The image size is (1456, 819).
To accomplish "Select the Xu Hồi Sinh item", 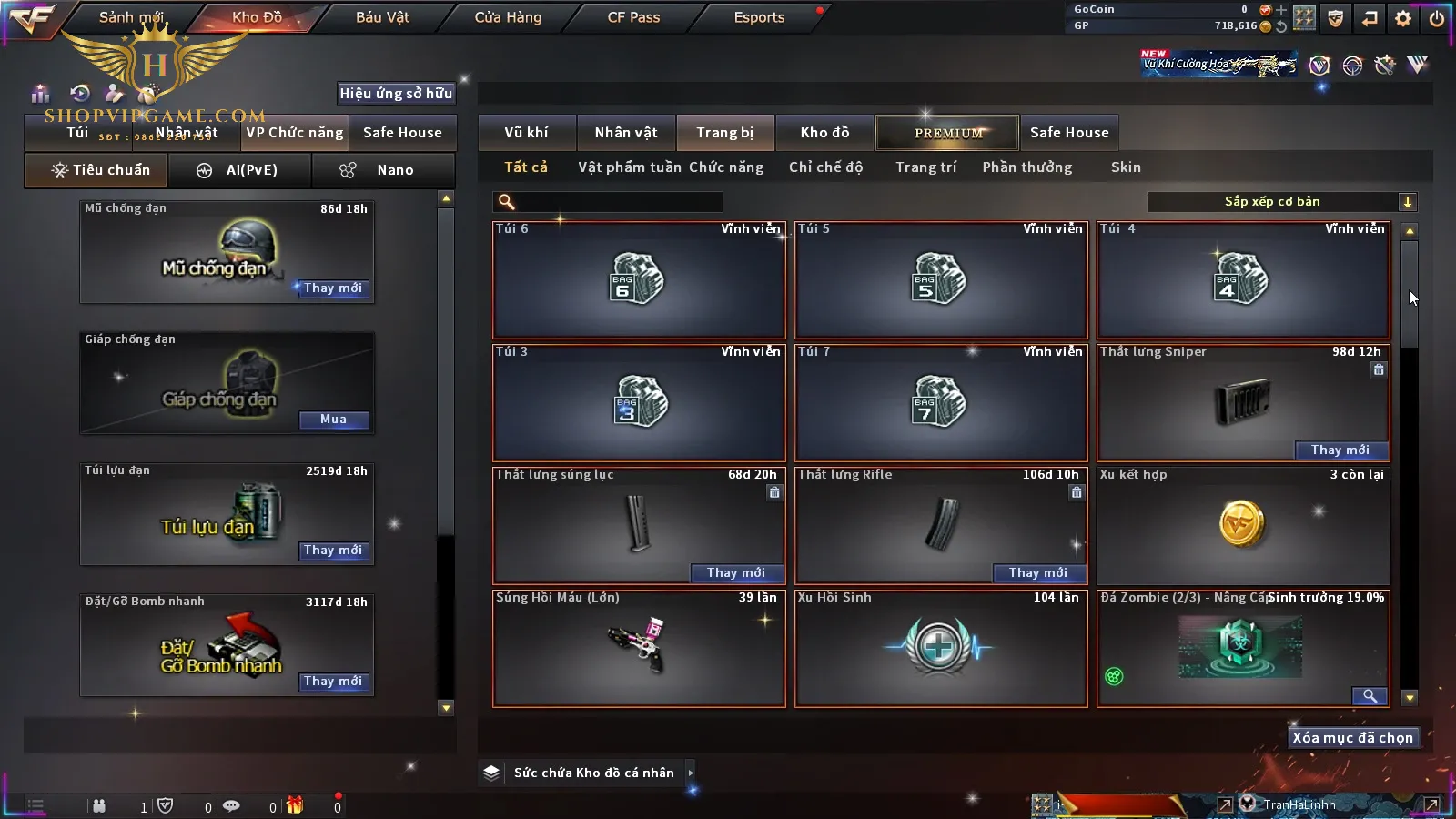I will point(940,648).
